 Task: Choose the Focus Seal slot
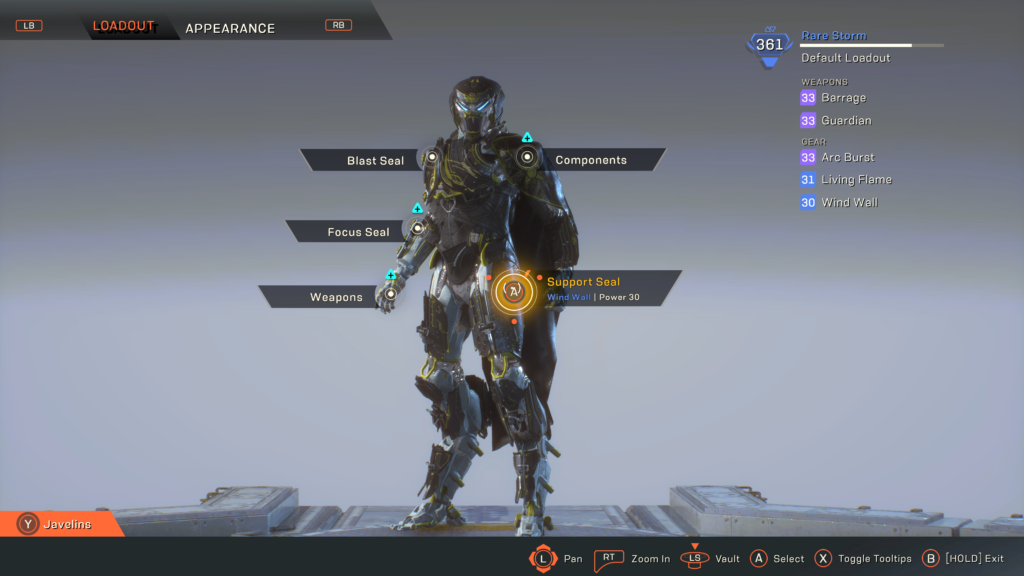click(x=358, y=232)
